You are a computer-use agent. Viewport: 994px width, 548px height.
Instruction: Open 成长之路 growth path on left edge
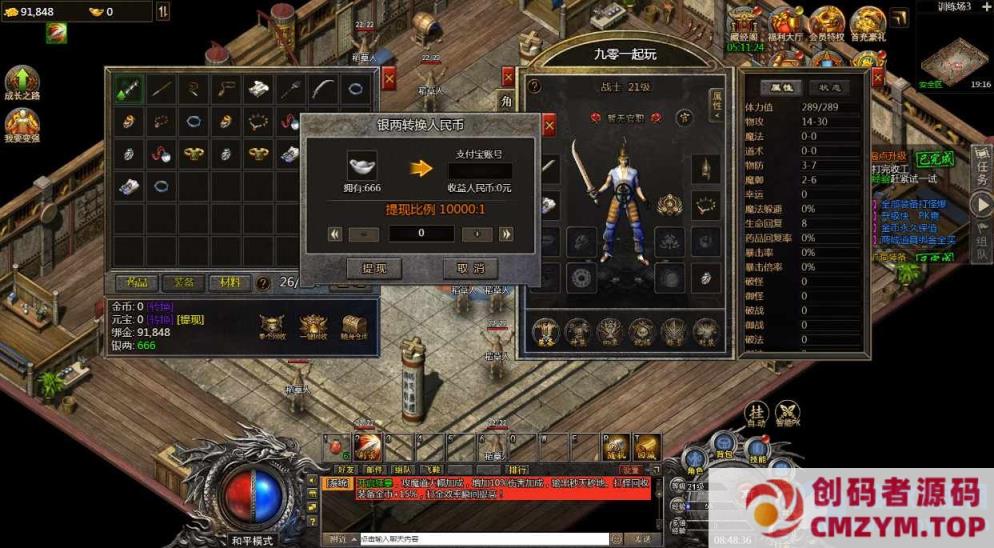coord(22,84)
